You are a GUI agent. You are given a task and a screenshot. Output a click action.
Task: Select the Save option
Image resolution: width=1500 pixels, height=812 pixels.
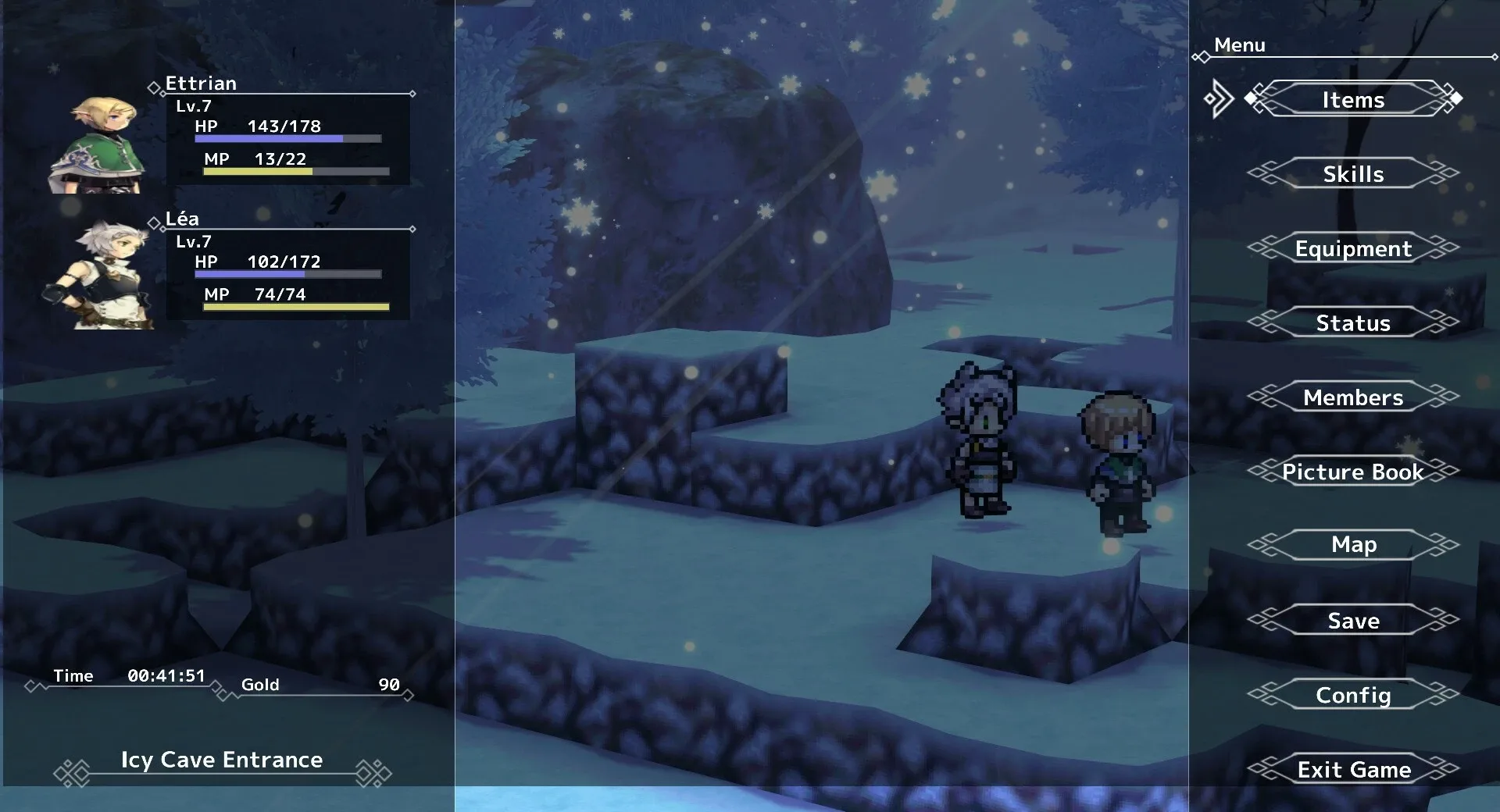[x=1354, y=620]
